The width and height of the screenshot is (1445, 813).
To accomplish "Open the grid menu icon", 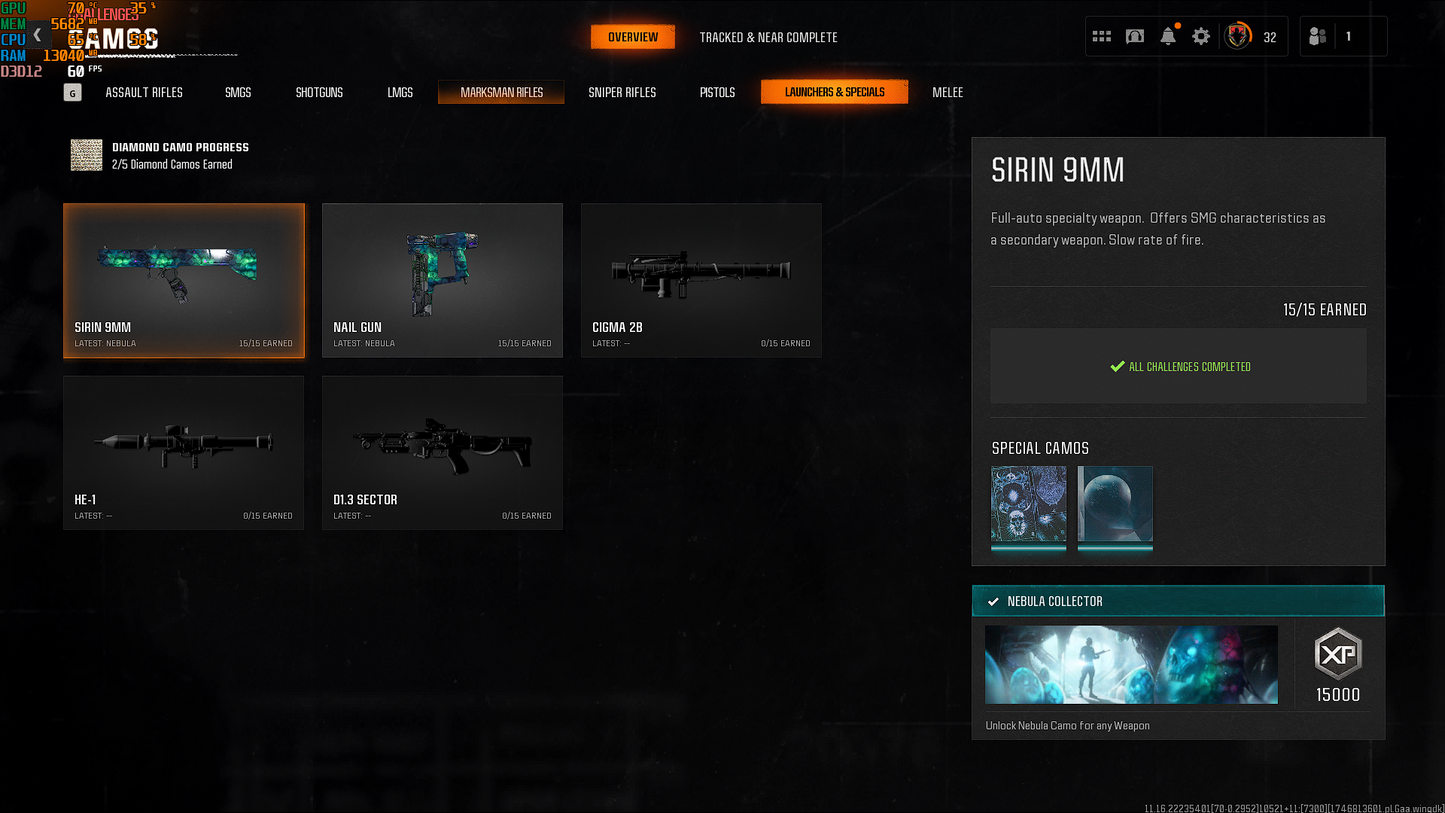I will point(1102,37).
